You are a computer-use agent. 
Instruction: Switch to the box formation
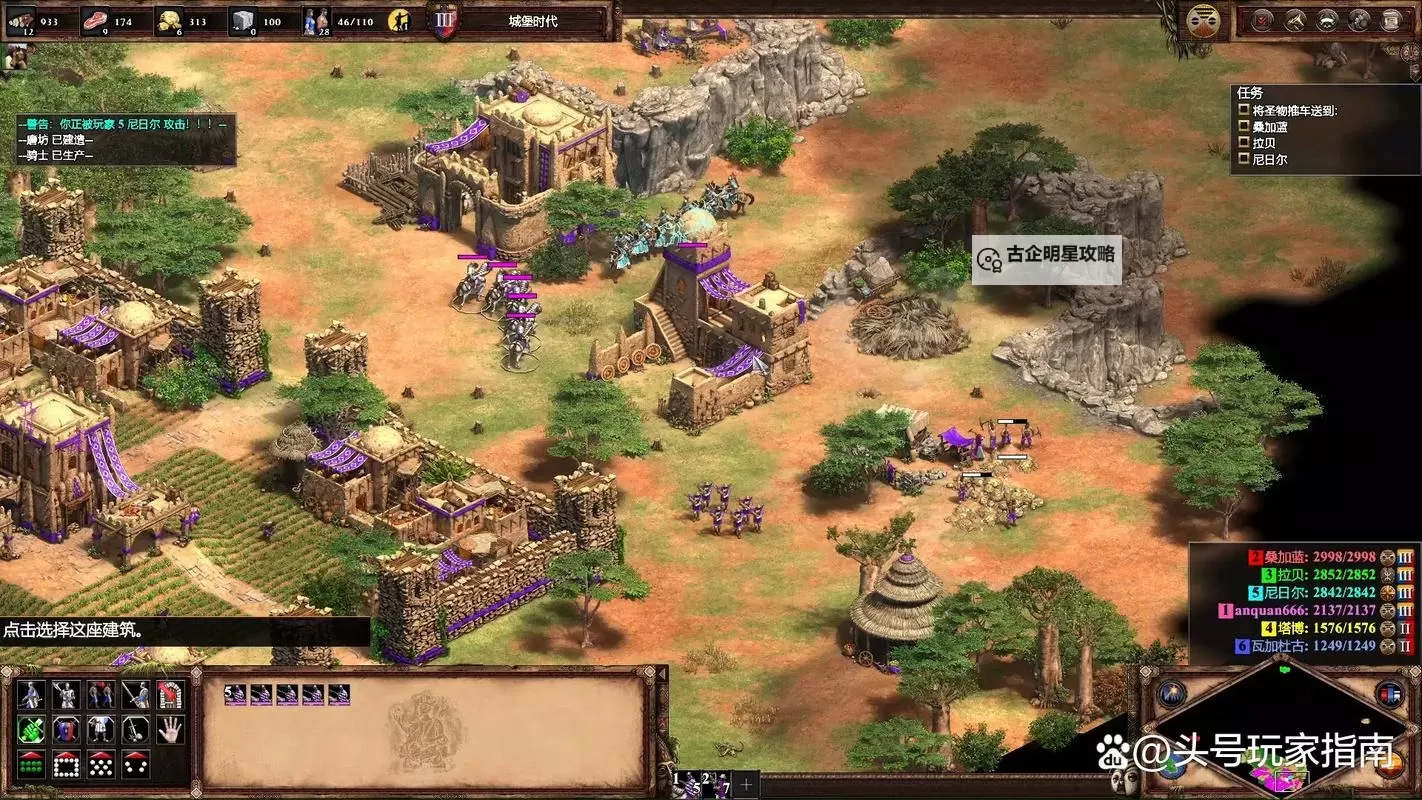pyautogui.click(x=66, y=764)
